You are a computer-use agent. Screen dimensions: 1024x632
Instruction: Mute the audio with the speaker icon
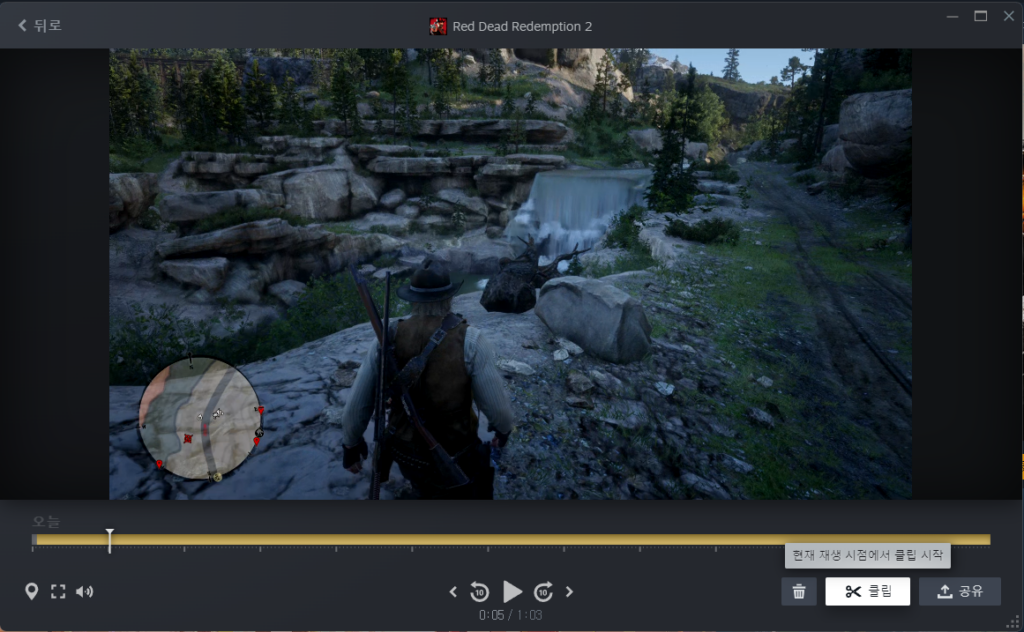click(84, 591)
